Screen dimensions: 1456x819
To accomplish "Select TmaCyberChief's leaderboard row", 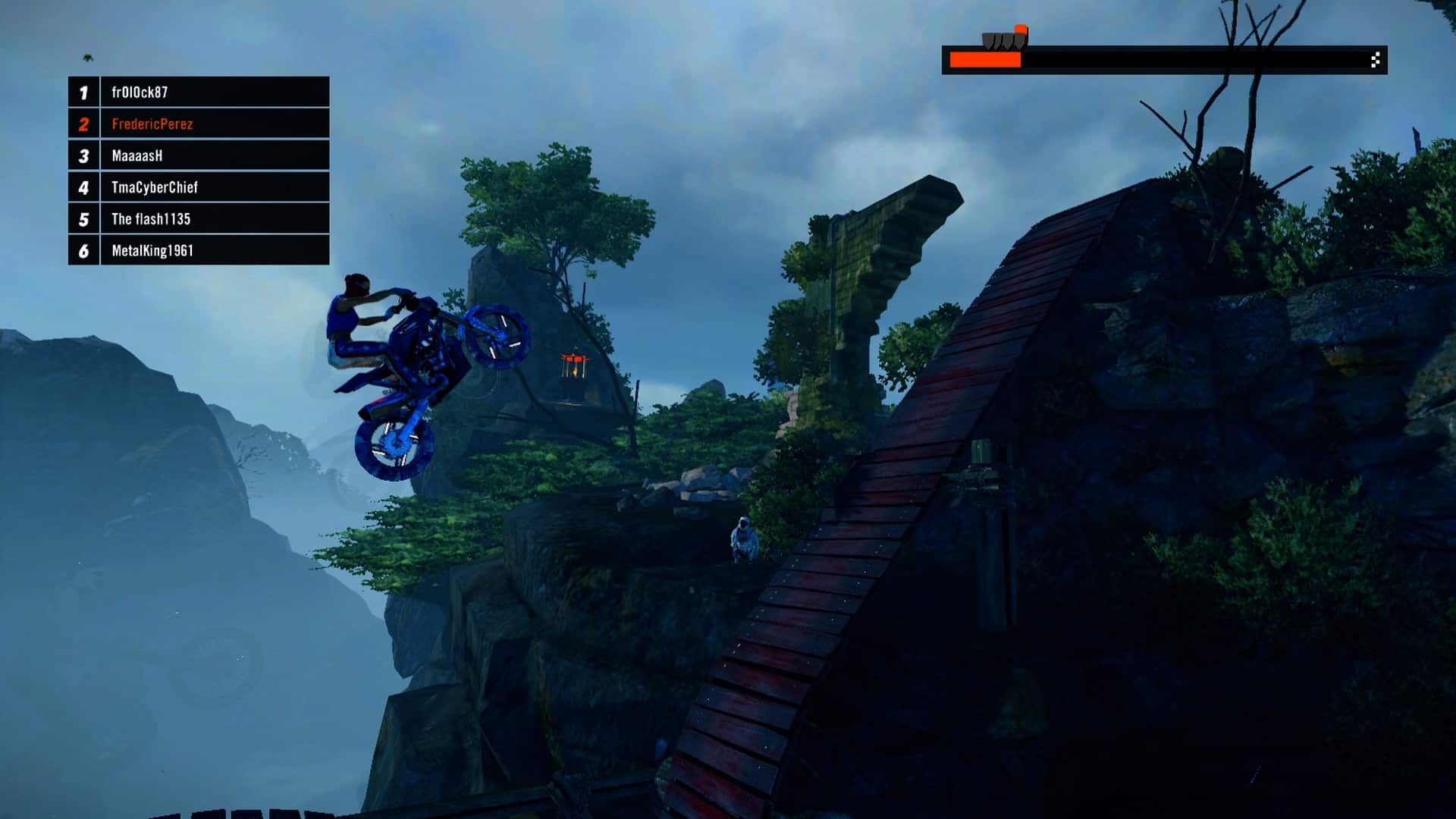I will pos(199,187).
